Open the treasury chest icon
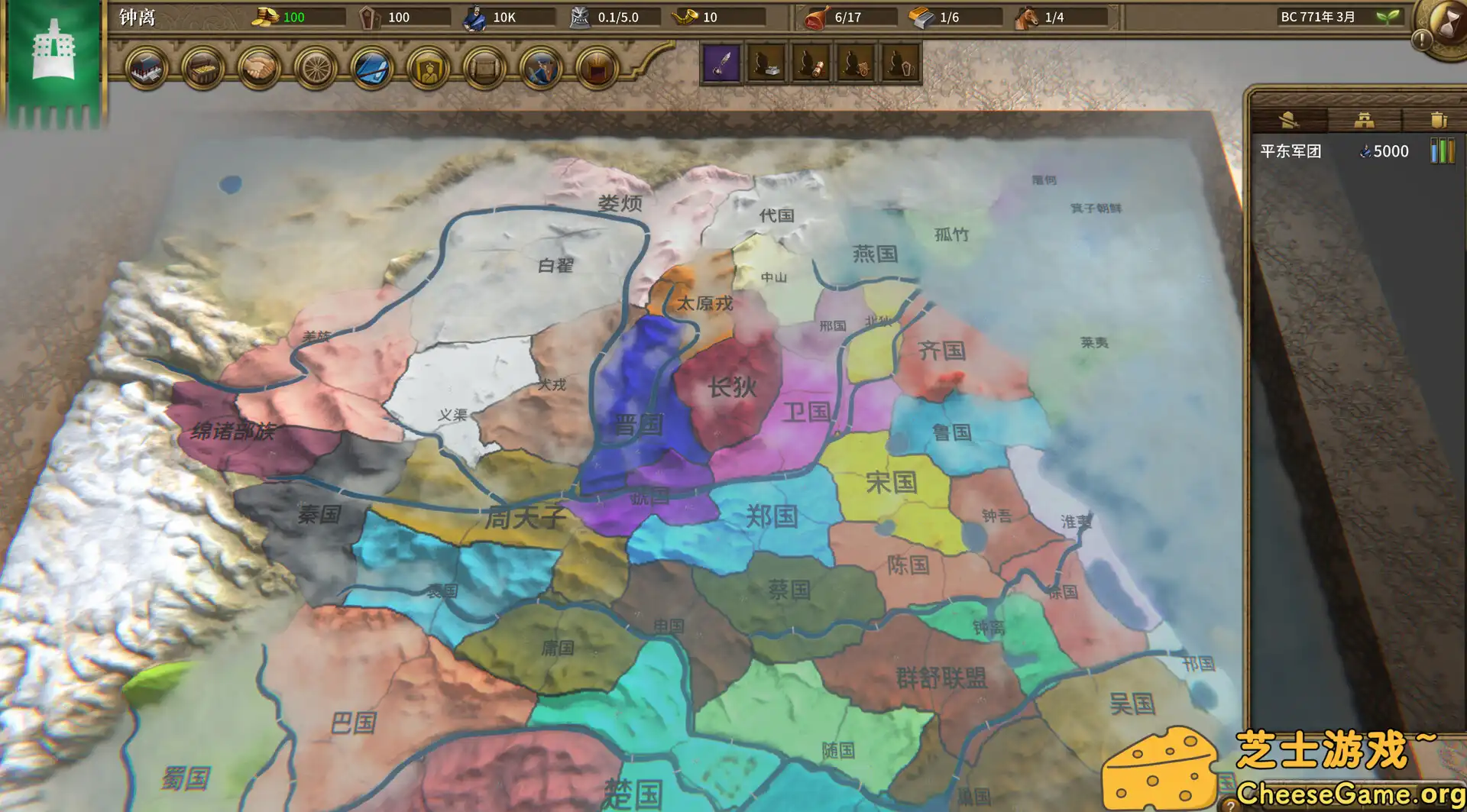The height and width of the screenshot is (812, 1467). (x=203, y=68)
